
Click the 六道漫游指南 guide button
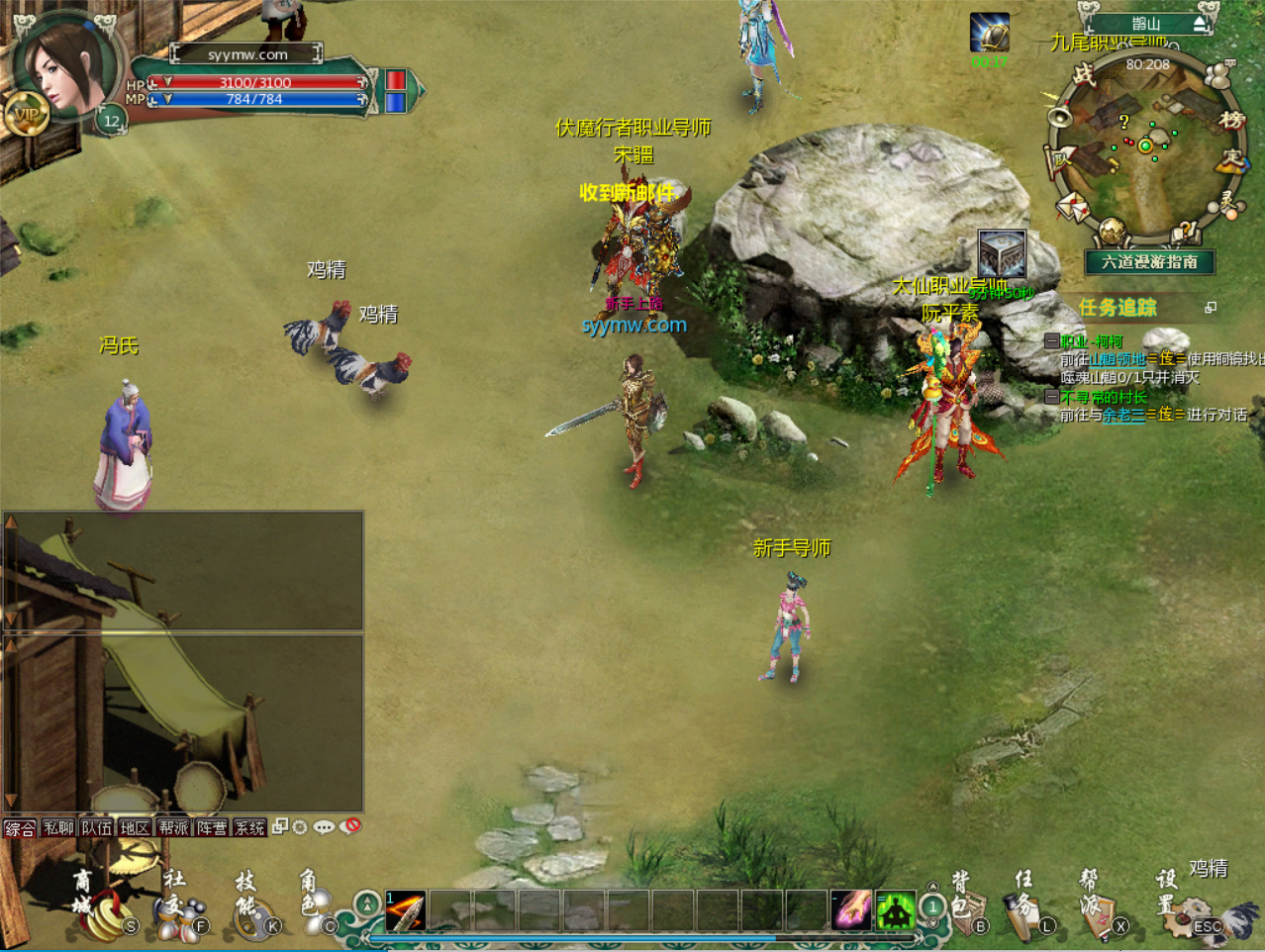pos(1149,262)
